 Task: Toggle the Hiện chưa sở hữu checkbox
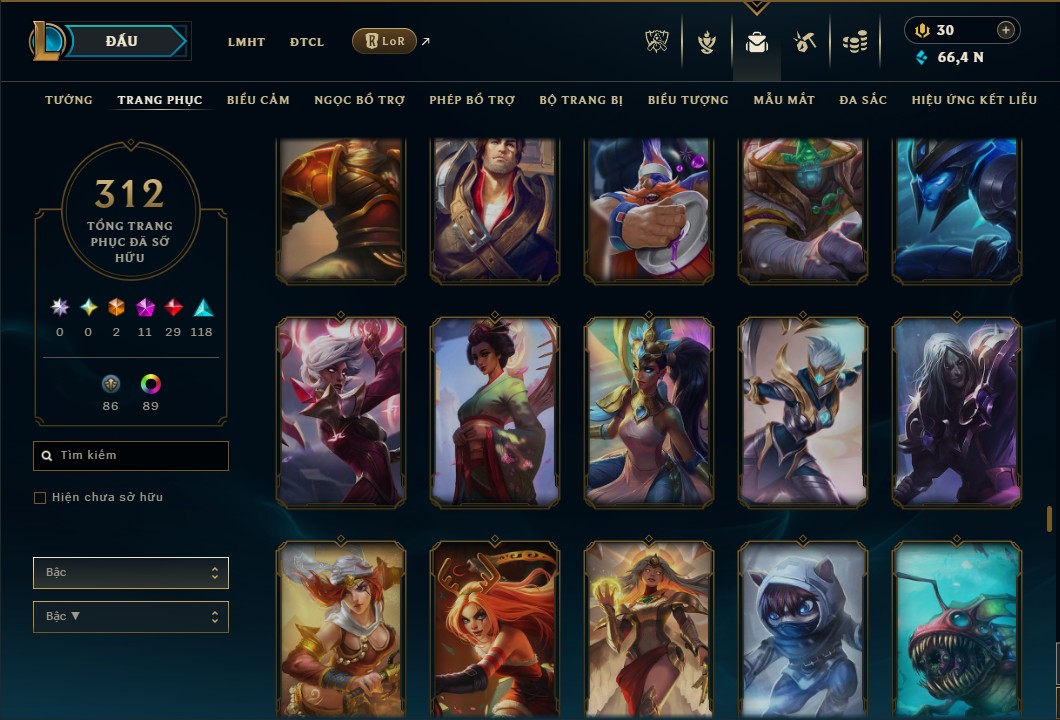[40, 498]
